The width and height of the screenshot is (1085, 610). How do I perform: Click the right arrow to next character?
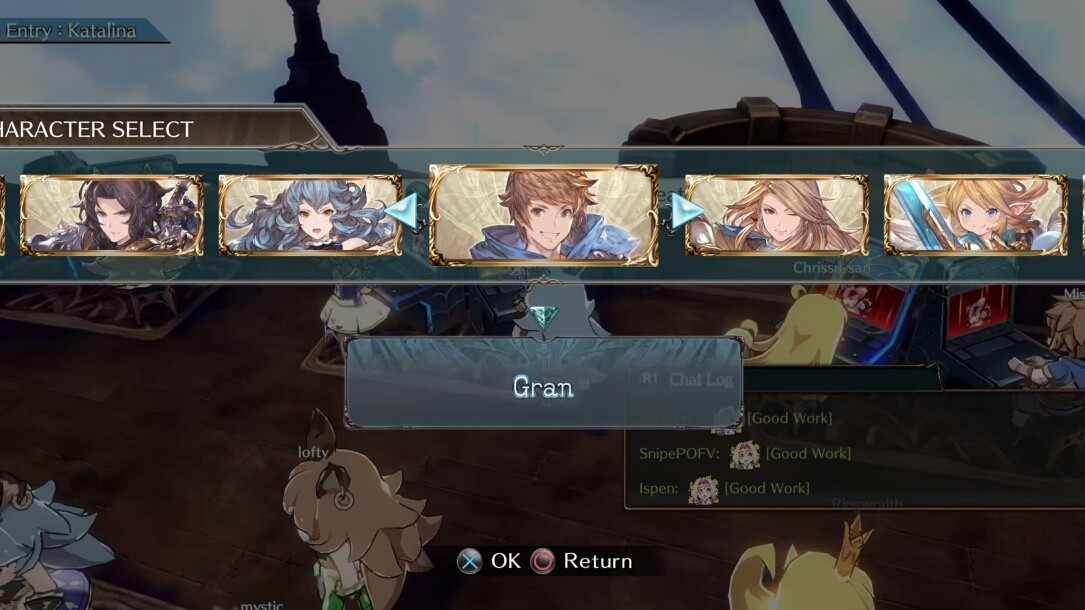[686, 211]
